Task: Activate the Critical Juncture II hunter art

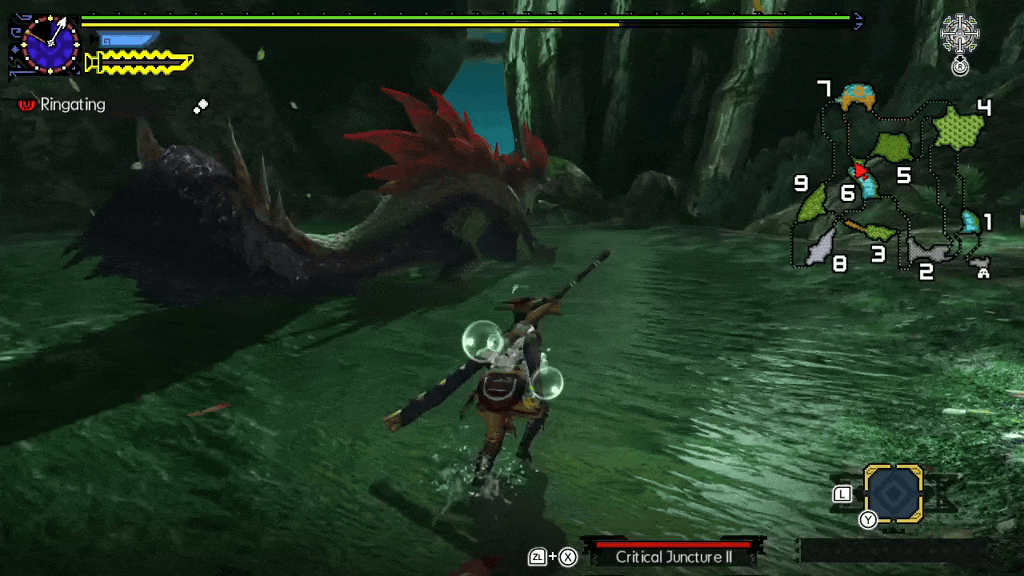Action: tap(672, 556)
